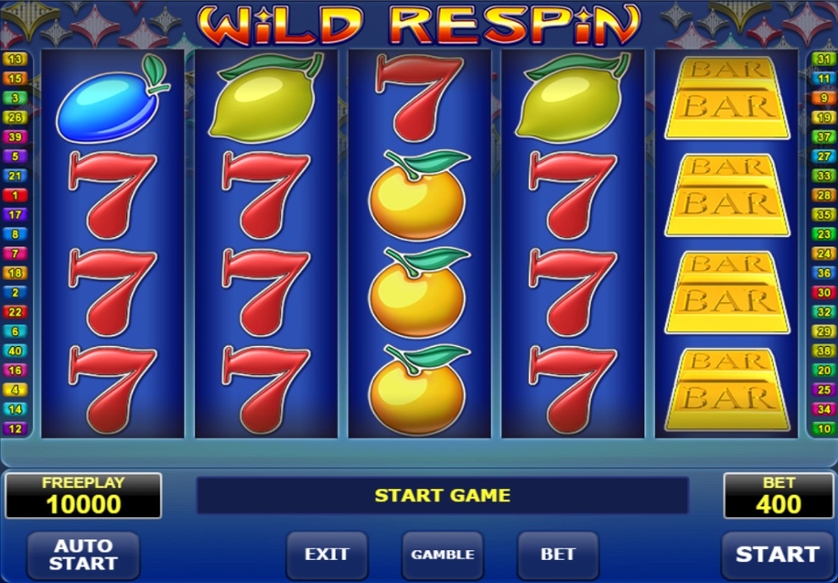The height and width of the screenshot is (583, 838).
Task: Start the spin with the START button
Action: 777,554
